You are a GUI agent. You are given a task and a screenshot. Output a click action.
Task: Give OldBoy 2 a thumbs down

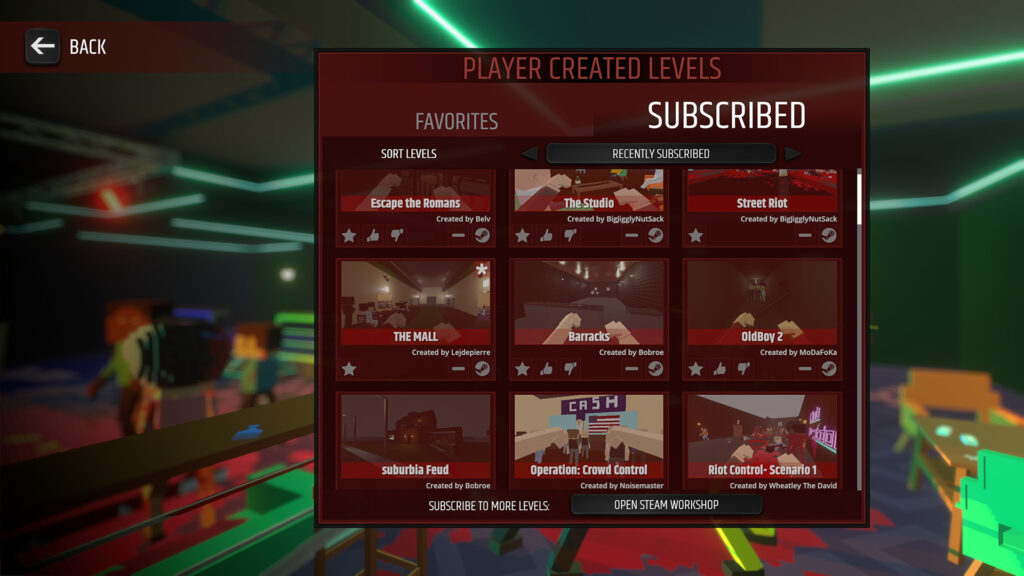click(x=744, y=369)
